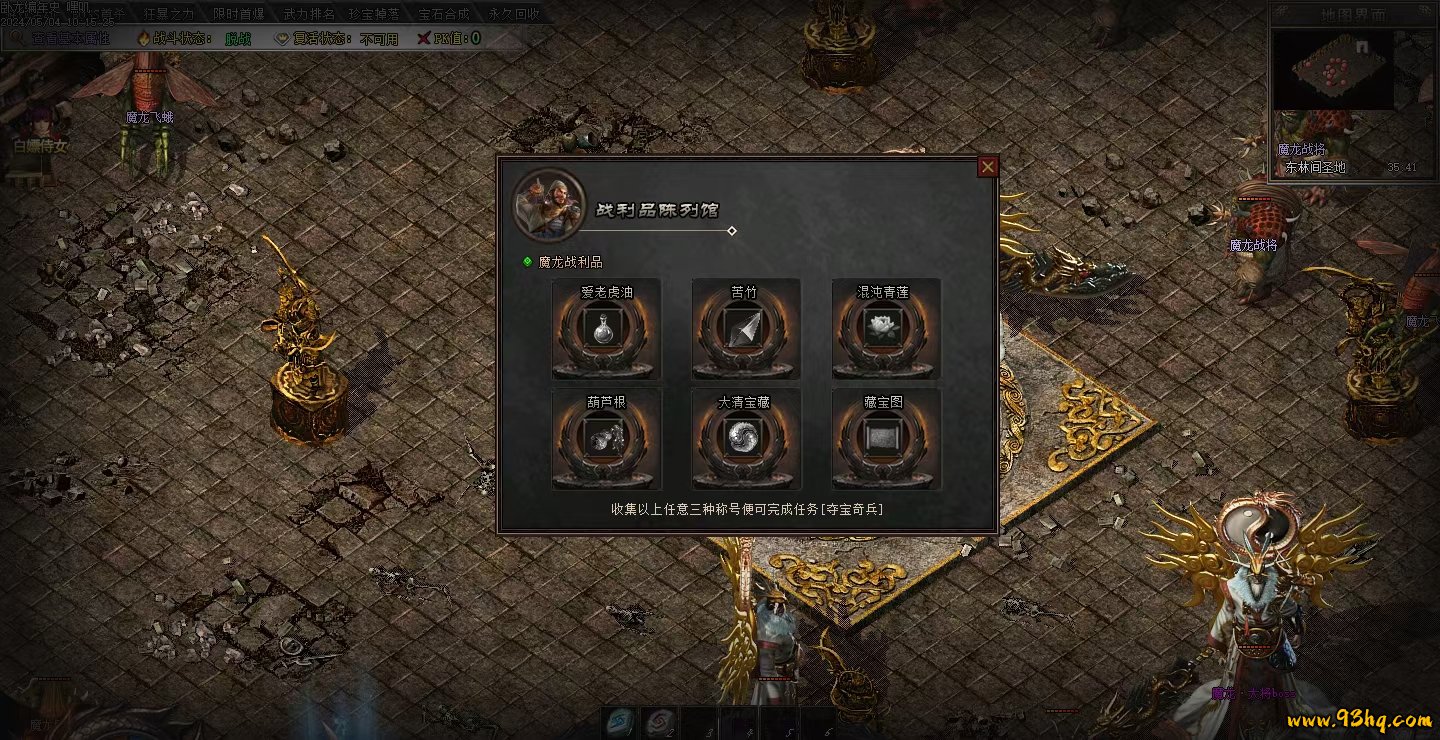Show the 武力排名 ranking
Viewport: 1440px width, 740px height.
pos(308,14)
